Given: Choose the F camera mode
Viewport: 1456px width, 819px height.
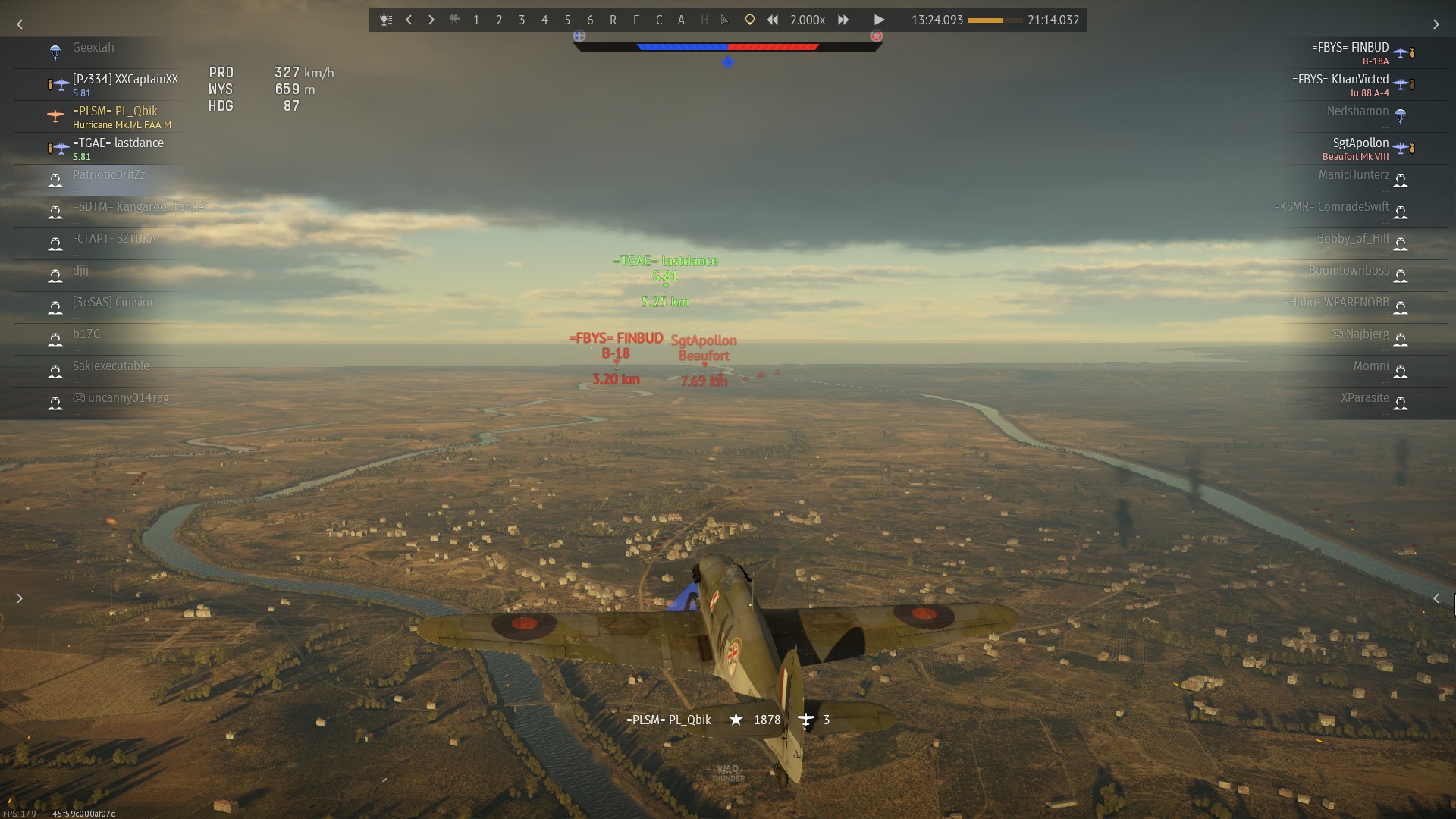Looking at the screenshot, I should coord(635,20).
